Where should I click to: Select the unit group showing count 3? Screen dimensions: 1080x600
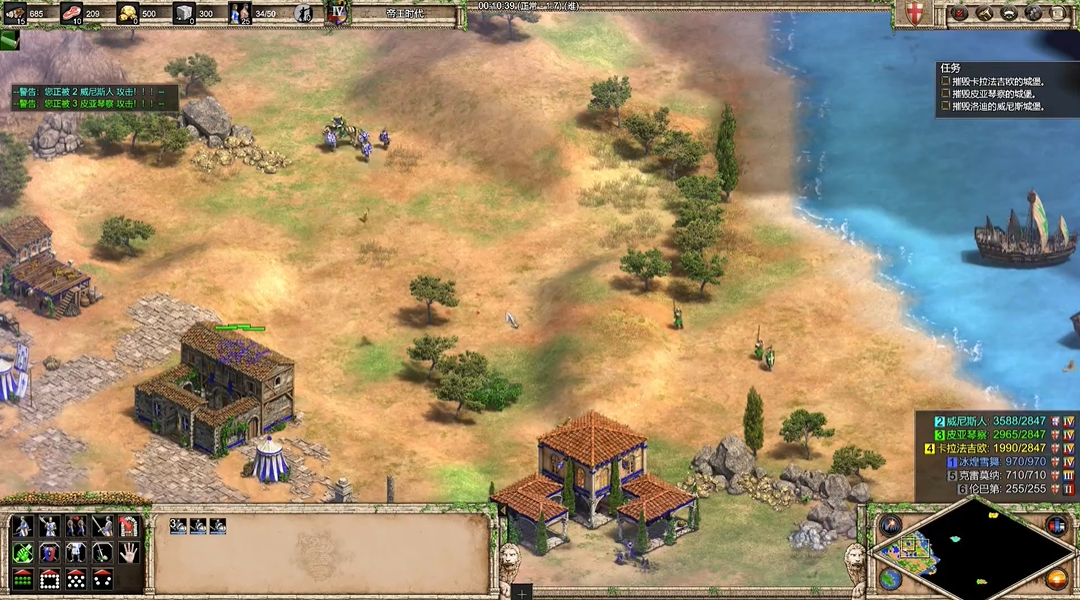[x=179, y=526]
